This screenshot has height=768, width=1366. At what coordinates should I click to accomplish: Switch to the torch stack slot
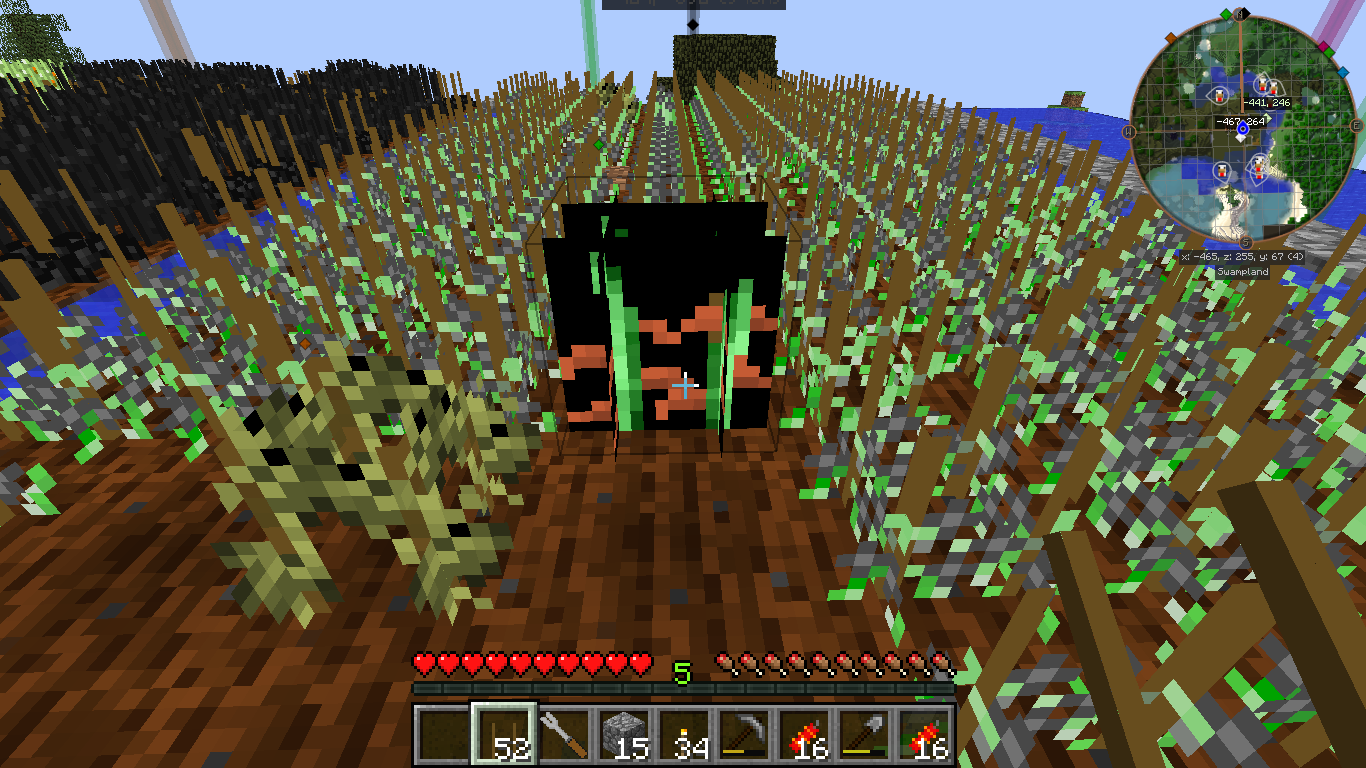(684, 735)
